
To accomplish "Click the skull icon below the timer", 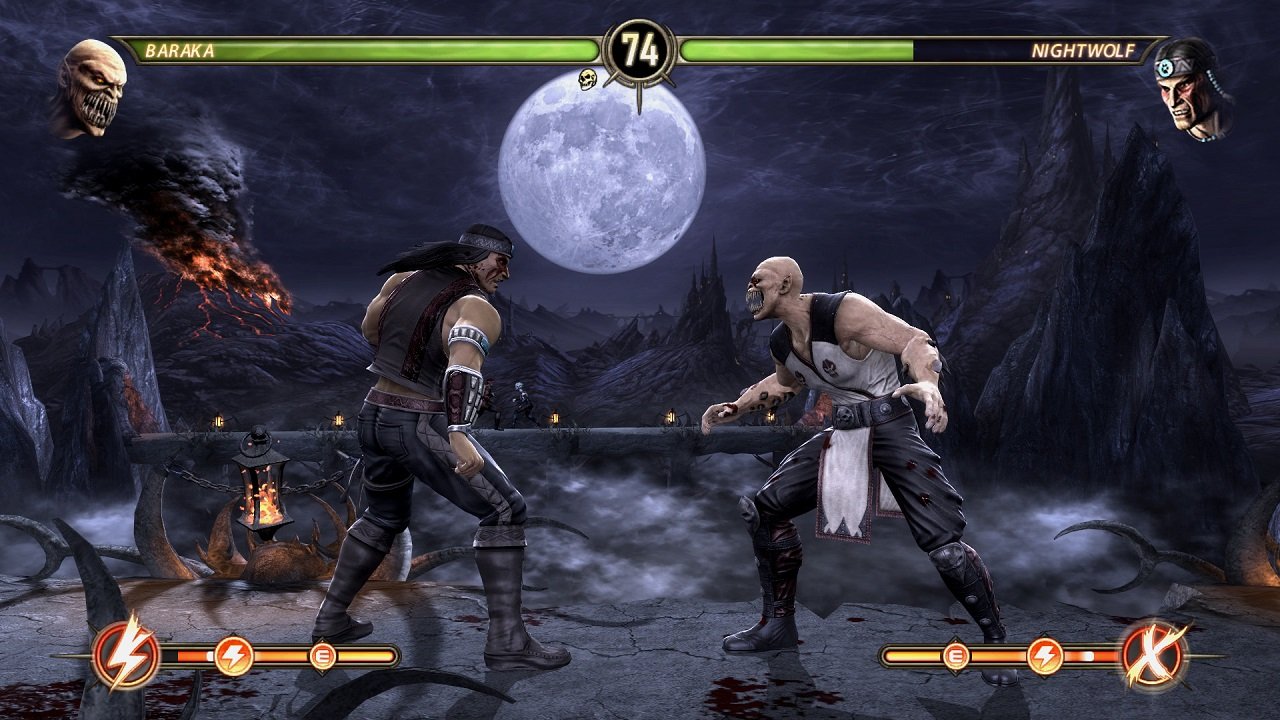I will pyautogui.click(x=585, y=79).
